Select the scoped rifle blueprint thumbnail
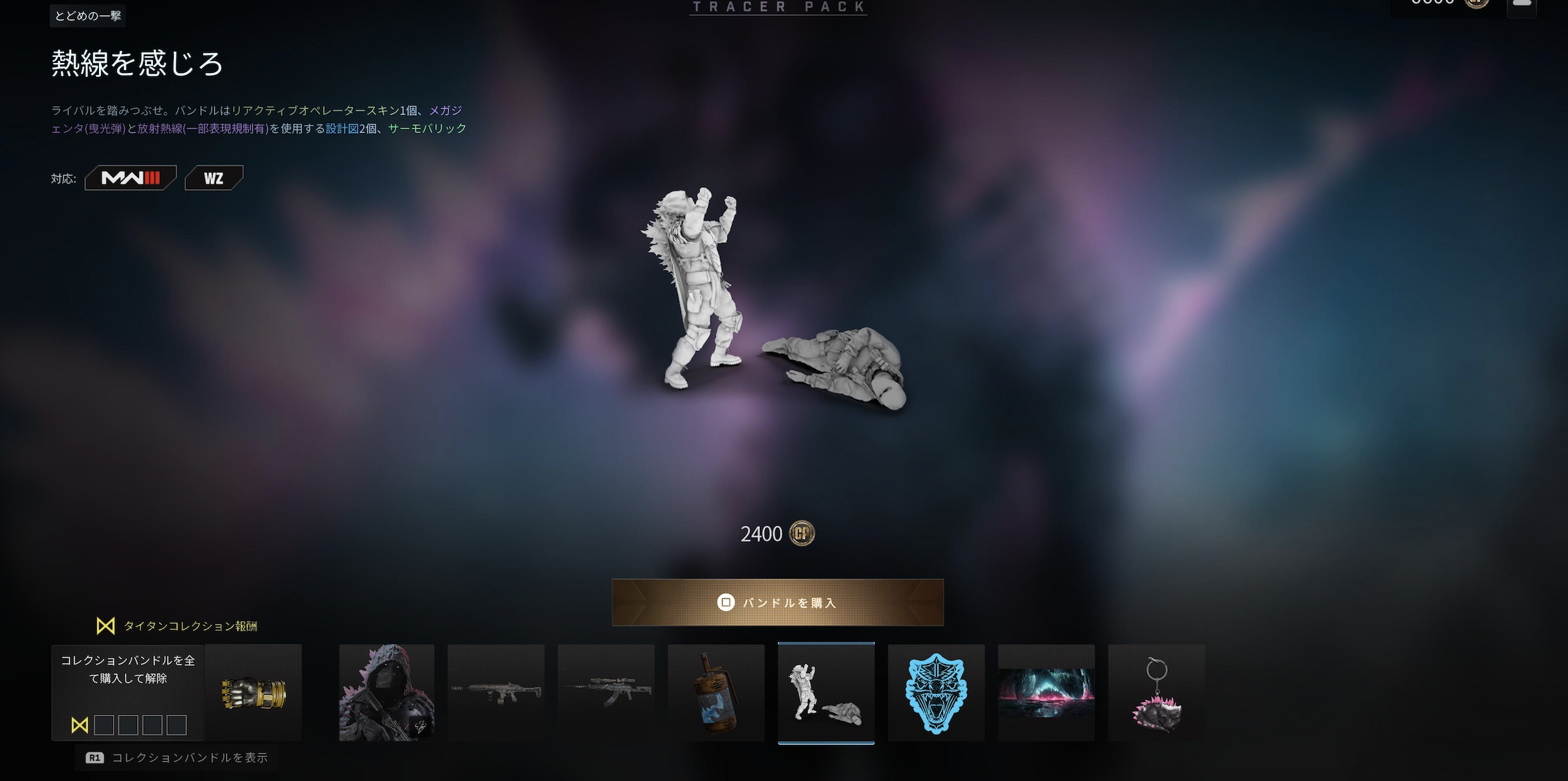This screenshot has width=1568, height=781. coord(606,693)
